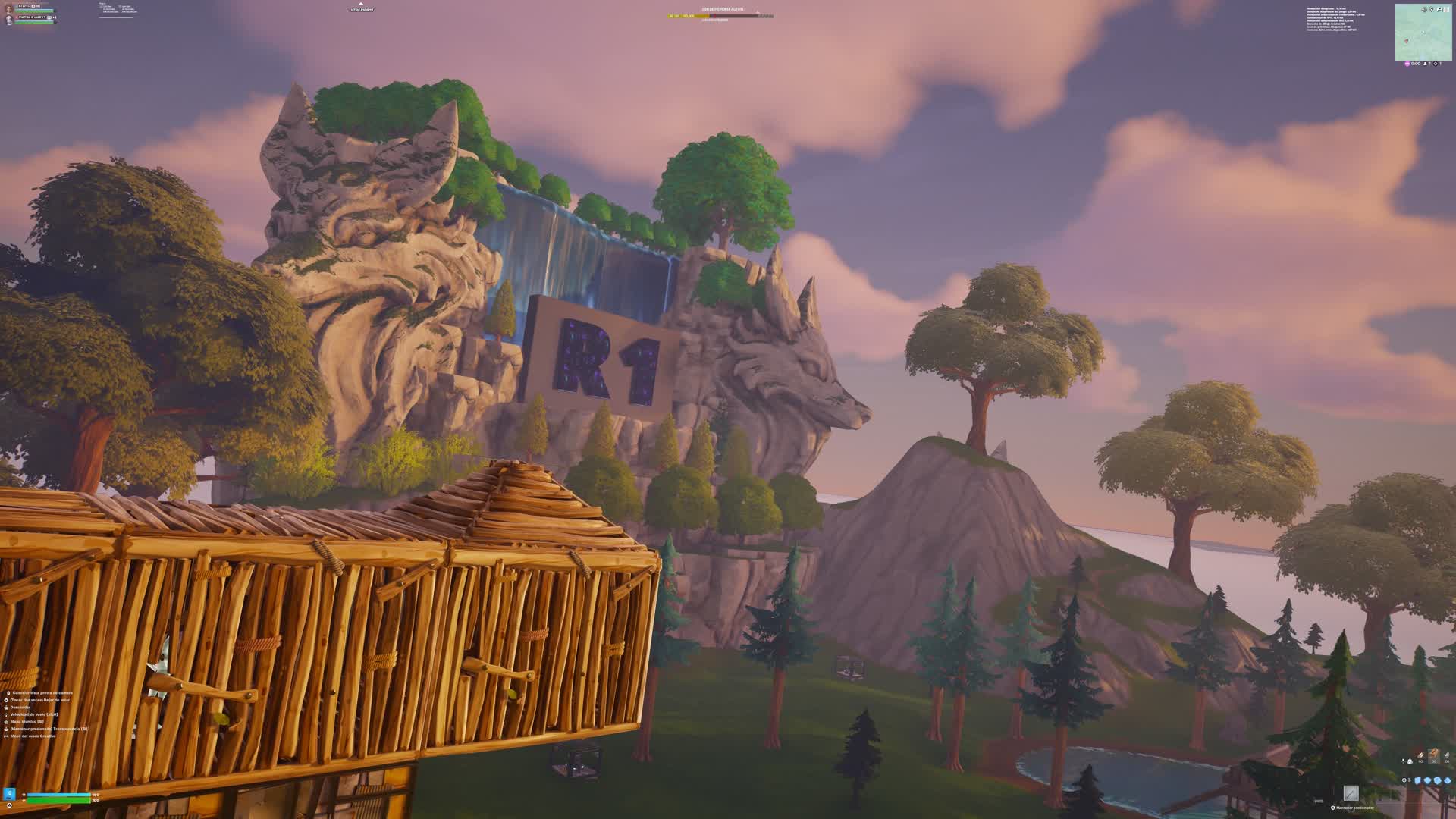Select the metal material icon
Viewport: 1456px width, 819px height.
tap(1447, 758)
